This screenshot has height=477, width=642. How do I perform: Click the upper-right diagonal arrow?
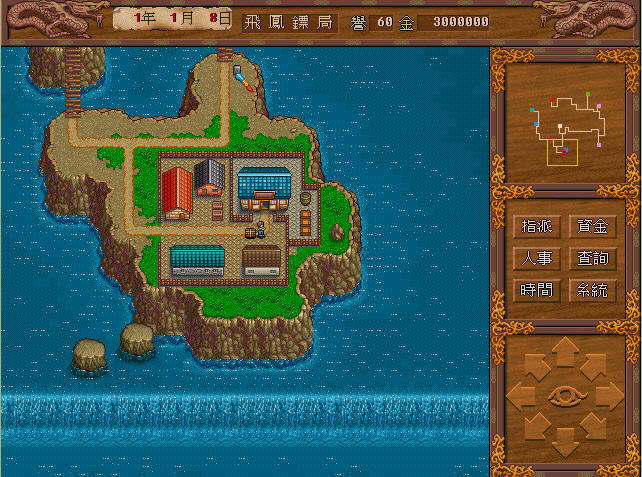click(595, 366)
